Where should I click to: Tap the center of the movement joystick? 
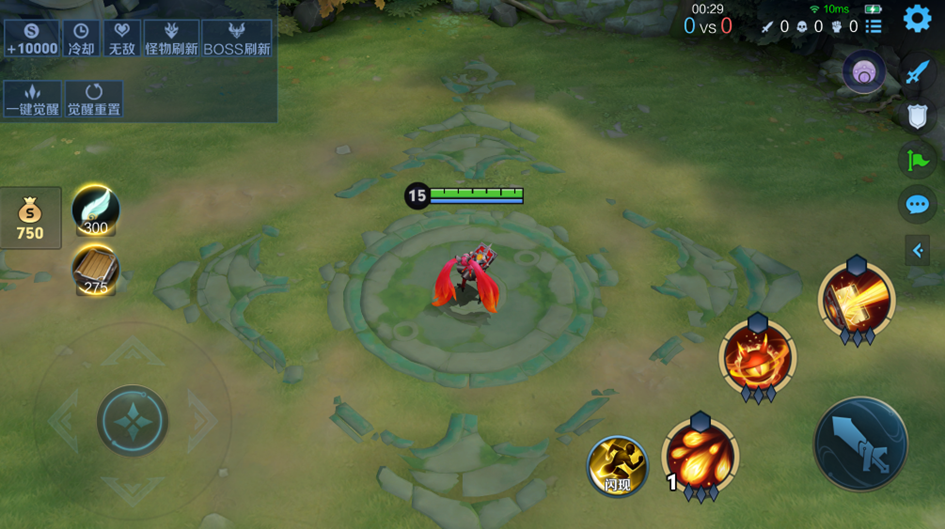point(132,421)
